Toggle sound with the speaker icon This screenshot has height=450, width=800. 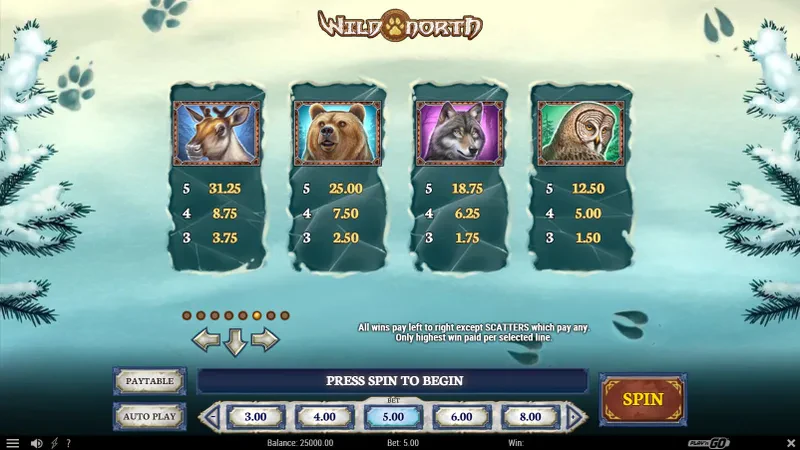37,443
